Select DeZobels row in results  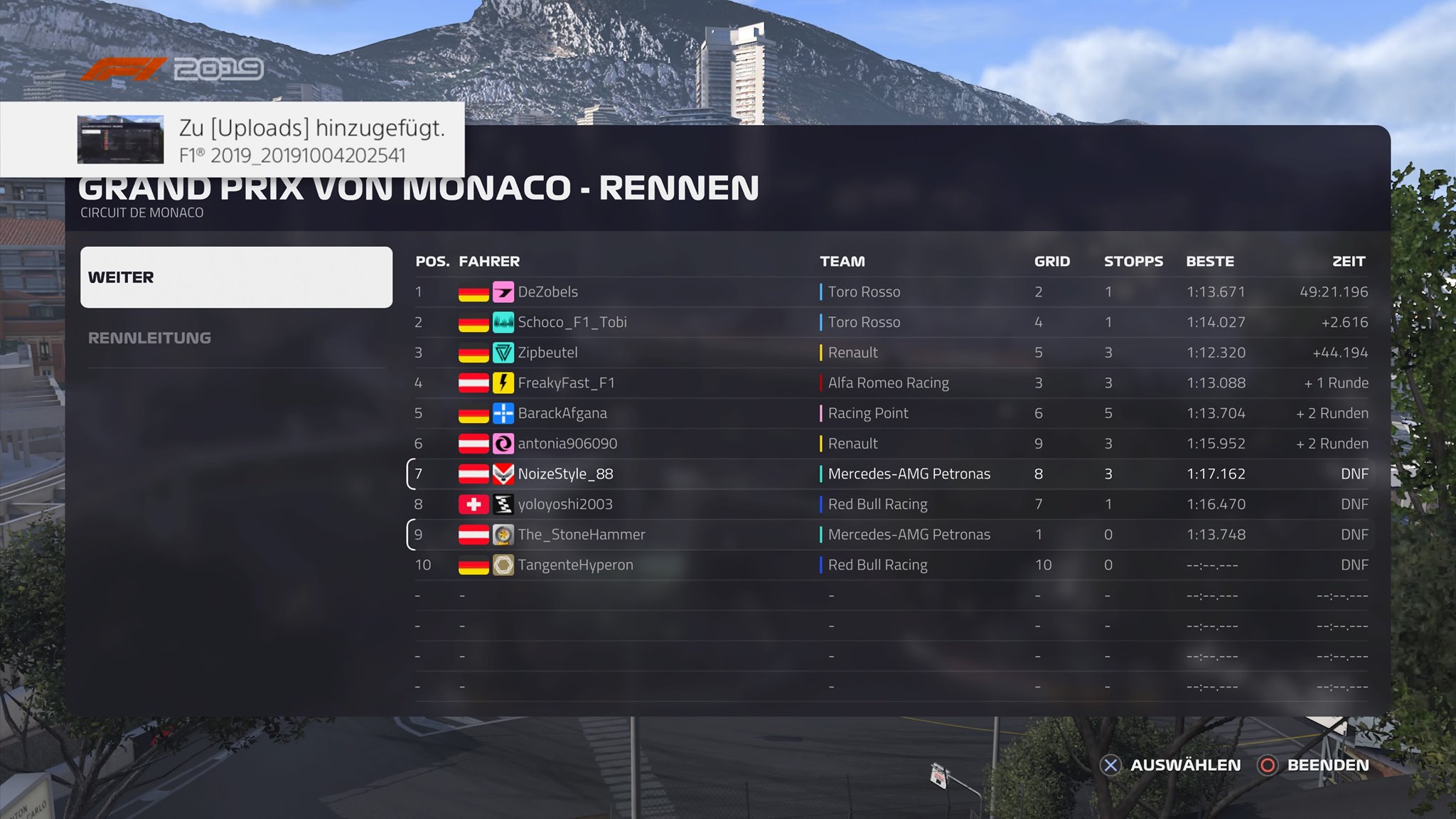[x=547, y=291]
